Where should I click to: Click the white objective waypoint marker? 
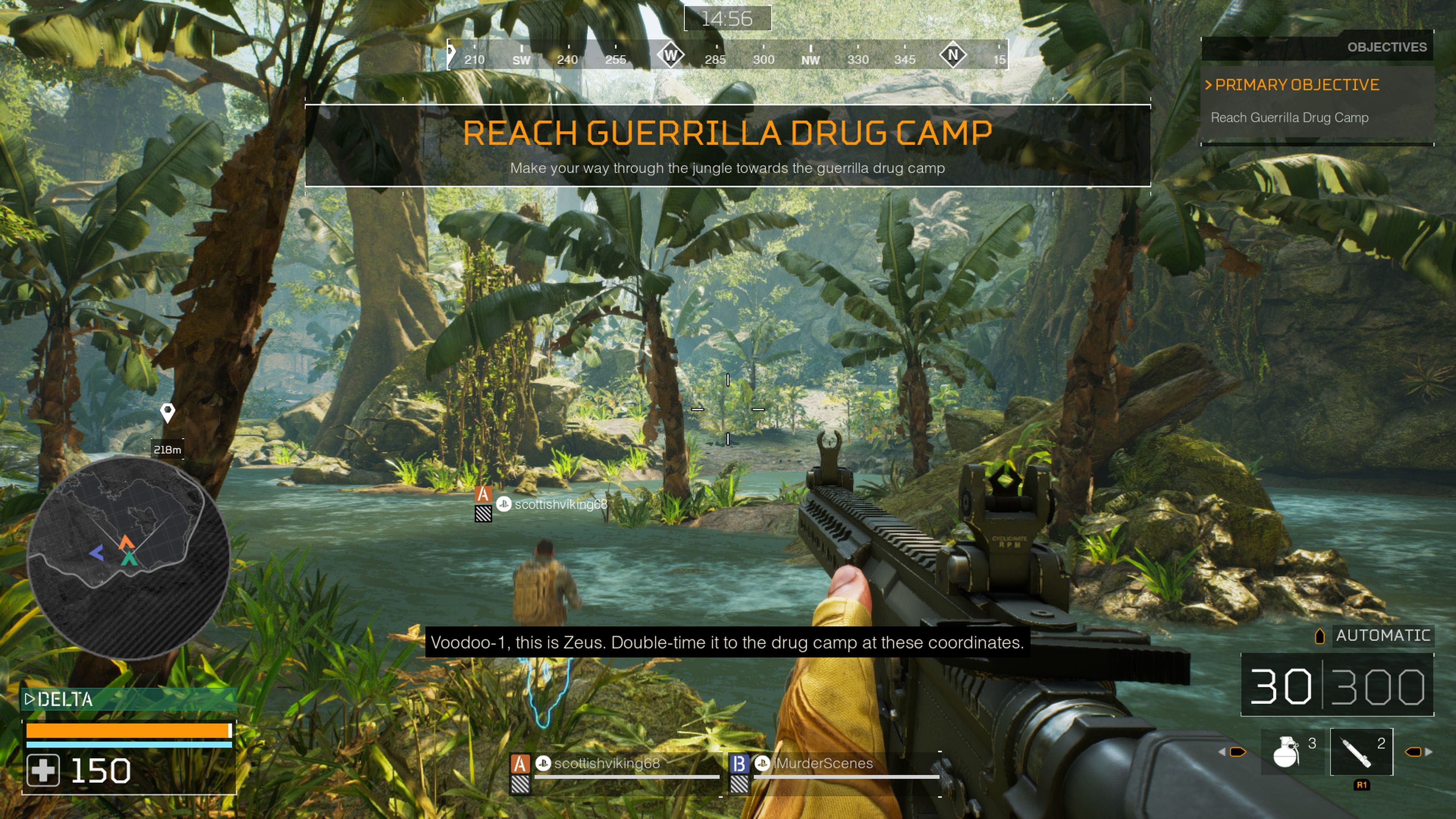pyautogui.click(x=167, y=413)
